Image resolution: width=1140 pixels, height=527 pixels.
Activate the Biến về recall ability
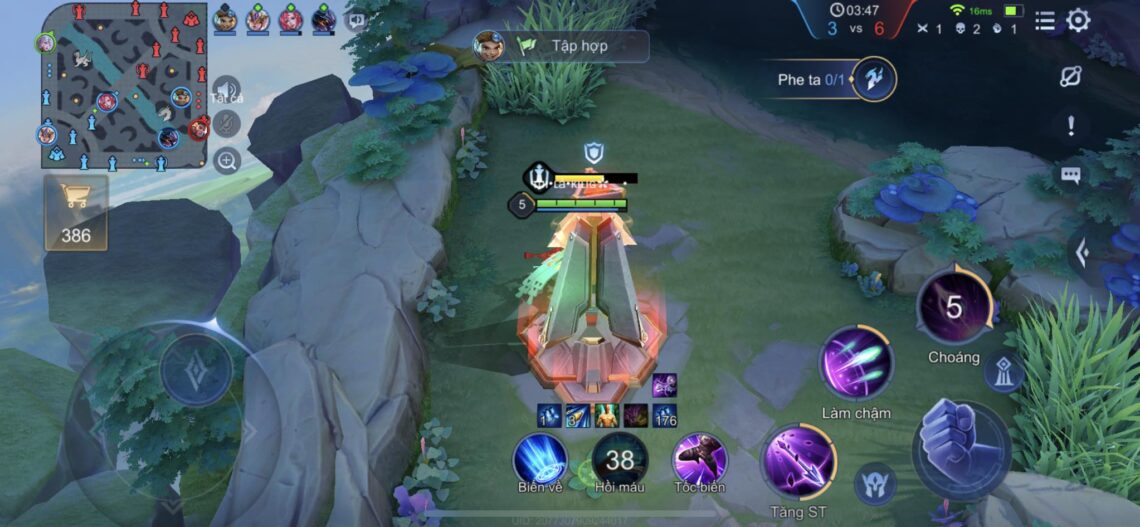click(x=540, y=460)
